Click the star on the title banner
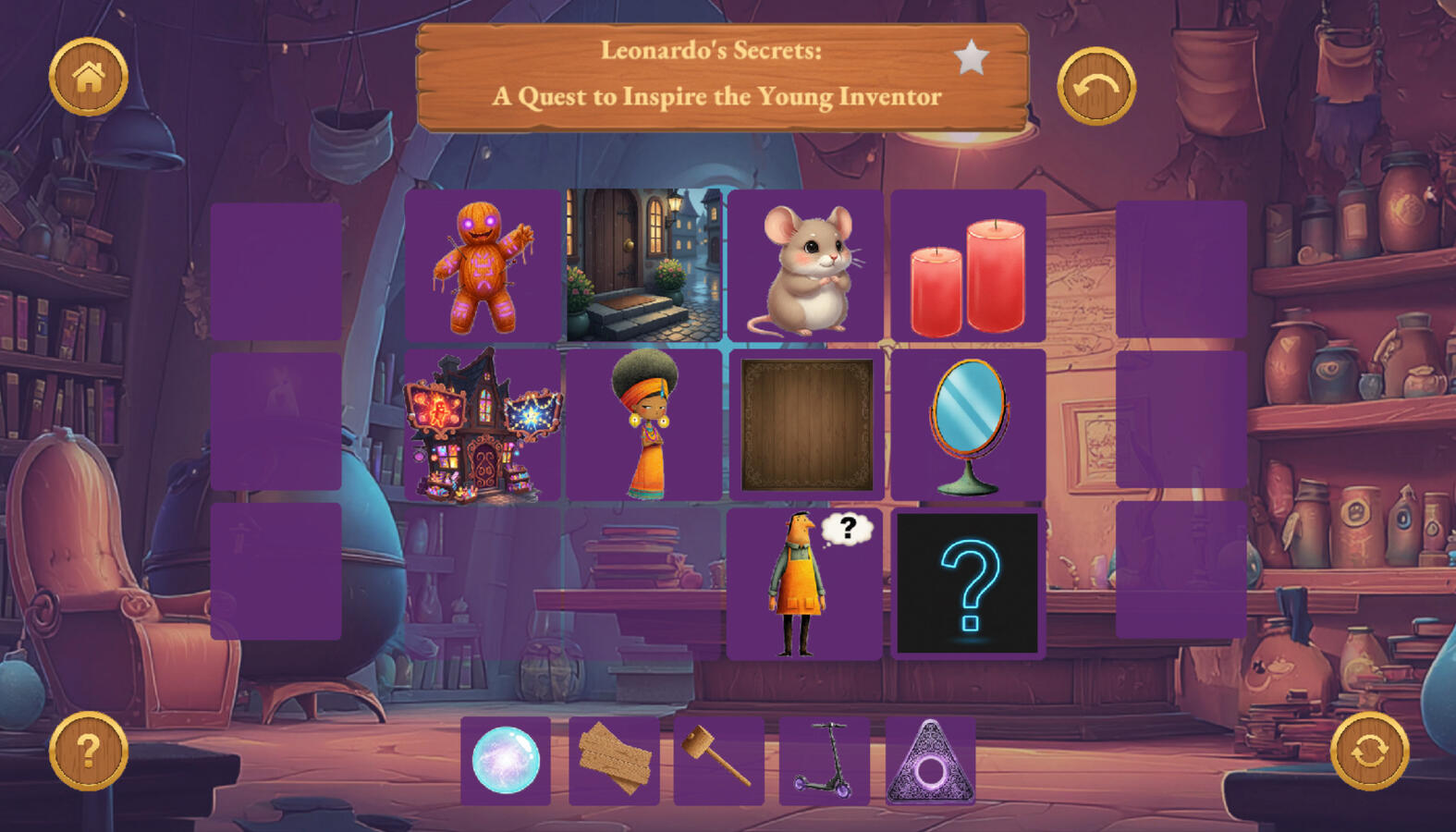The width and height of the screenshot is (1456, 832). [971, 58]
